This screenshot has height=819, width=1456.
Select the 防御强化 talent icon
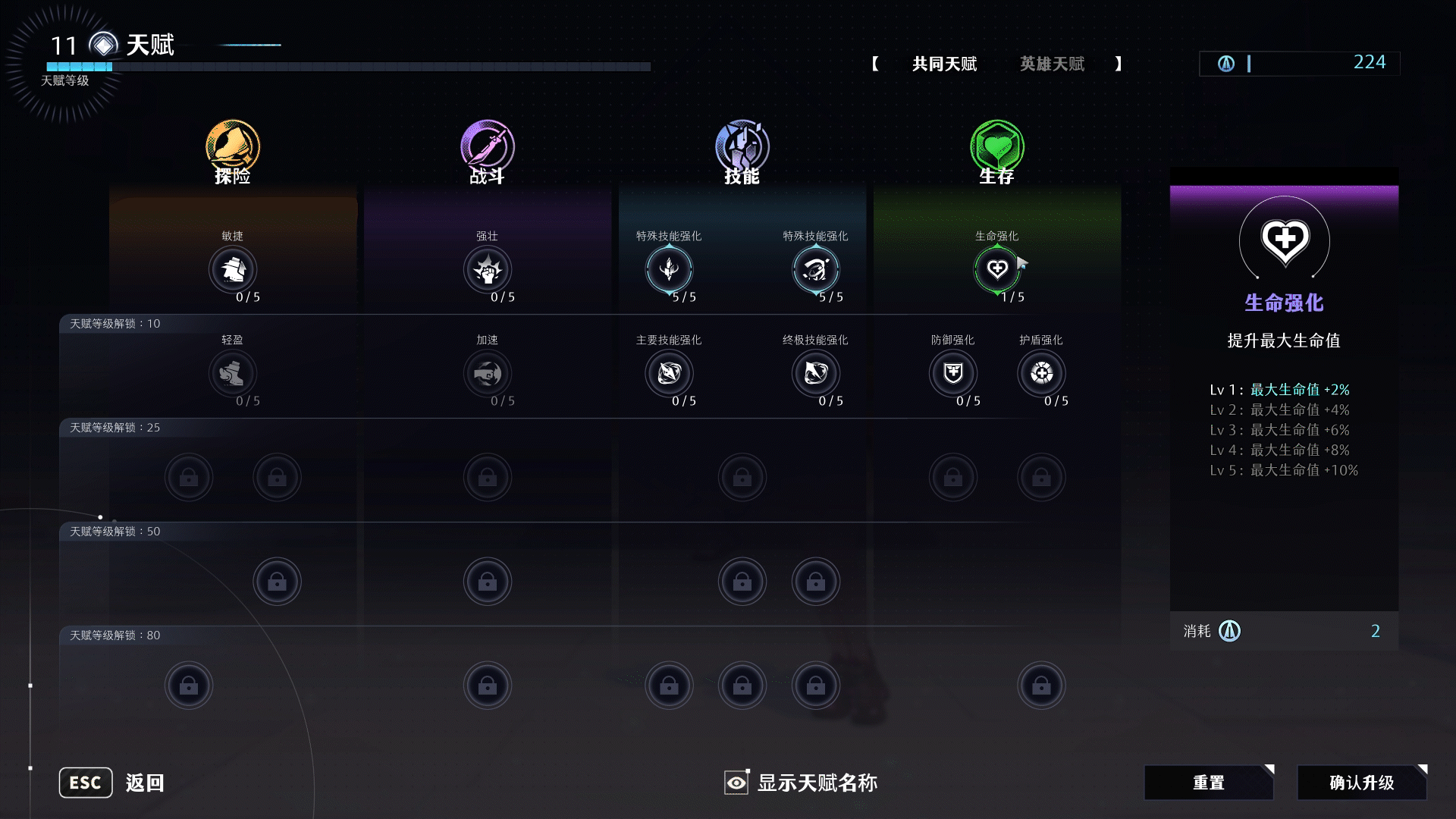coord(952,373)
